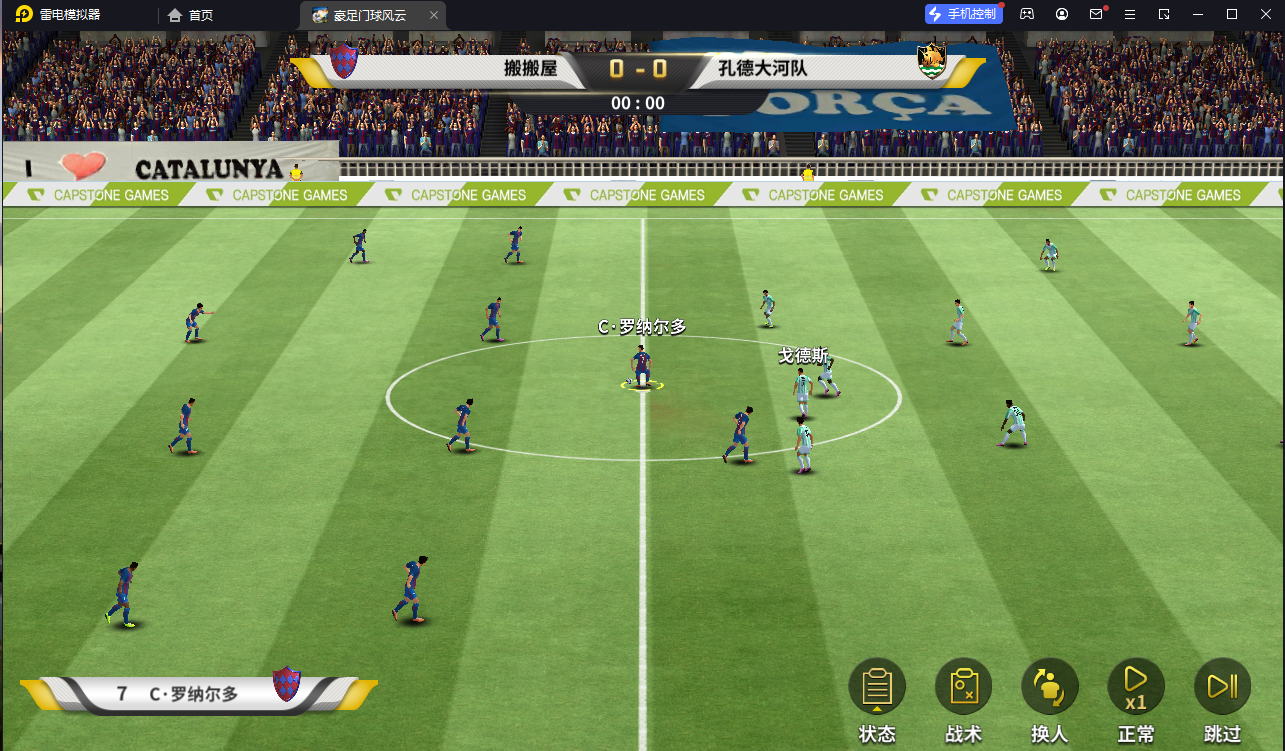Image resolution: width=1285 pixels, height=751 pixels.
Task: Select the 豪足门球风云 game tab
Action: click(361, 15)
